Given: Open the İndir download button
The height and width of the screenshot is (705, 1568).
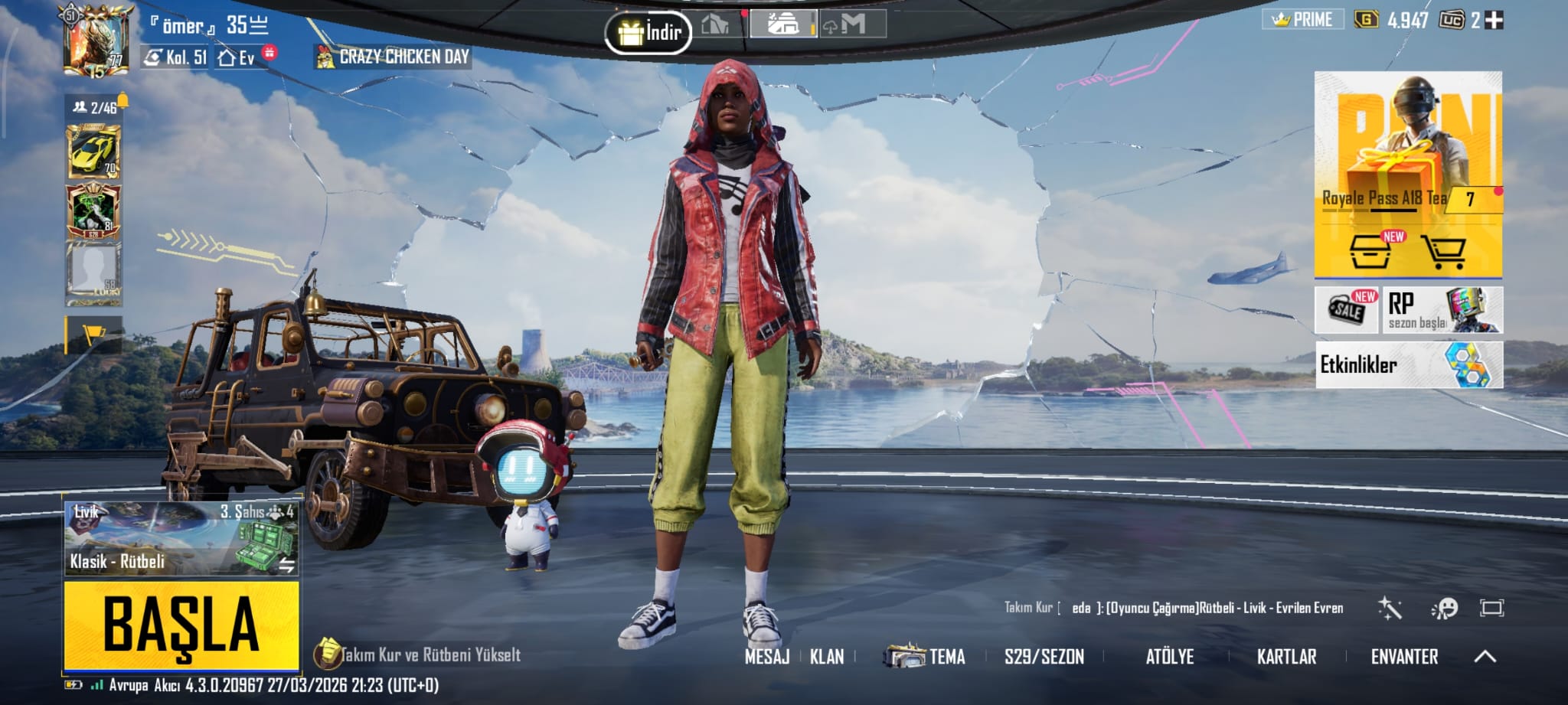Looking at the screenshot, I should 648,32.
